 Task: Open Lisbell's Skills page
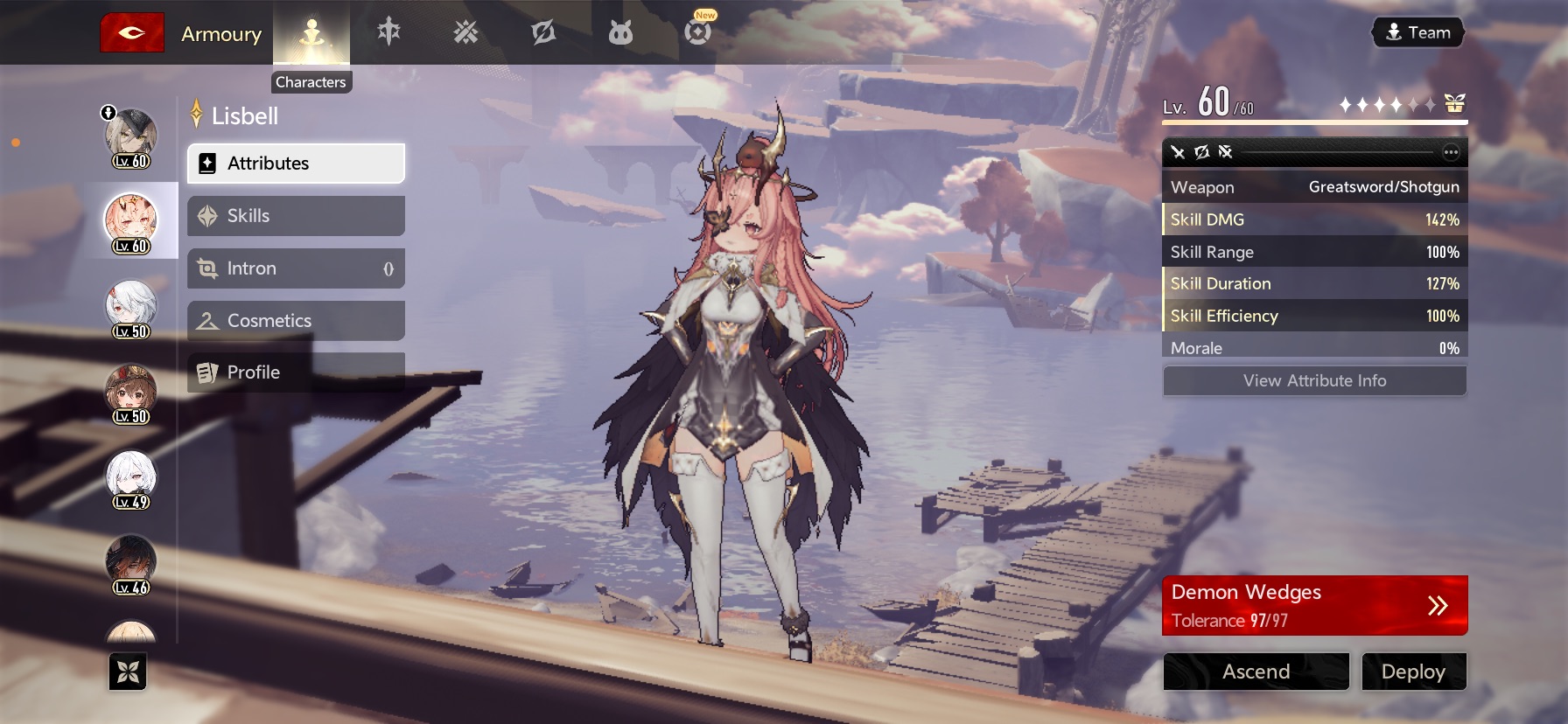(x=296, y=216)
